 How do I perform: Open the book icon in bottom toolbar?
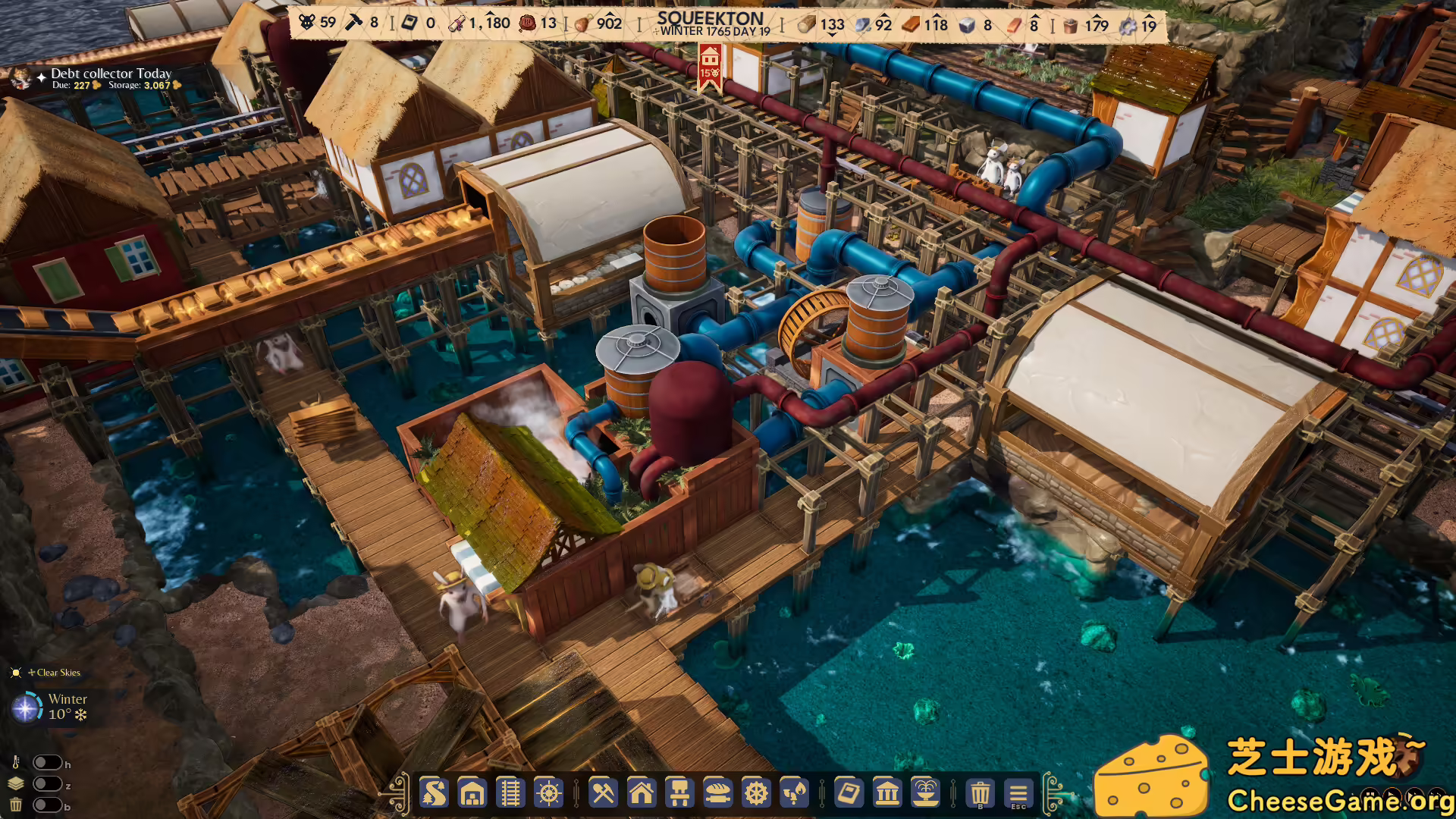point(849,793)
